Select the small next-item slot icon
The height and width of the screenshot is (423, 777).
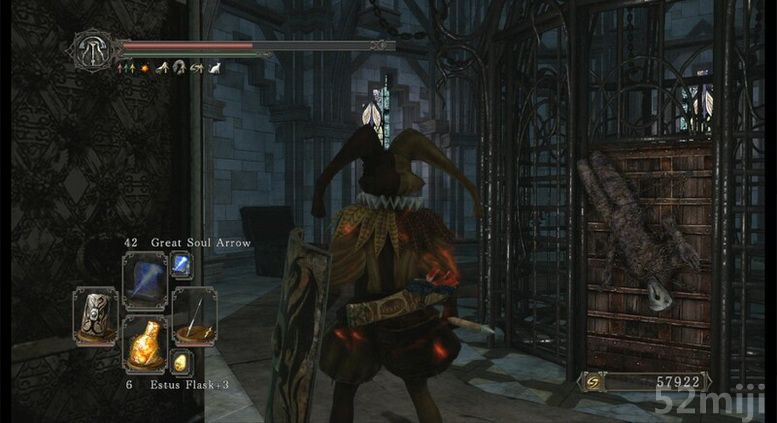pyautogui.click(x=181, y=362)
